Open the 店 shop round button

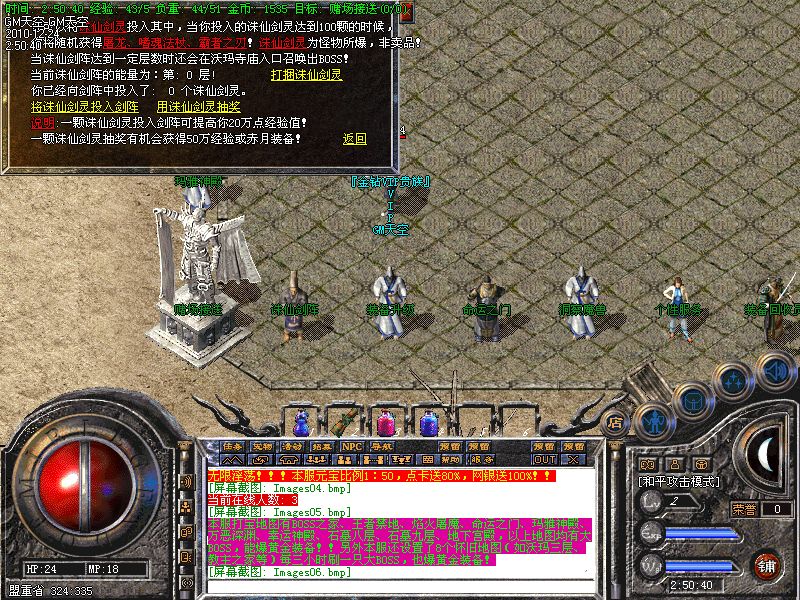pyautogui.click(x=616, y=420)
